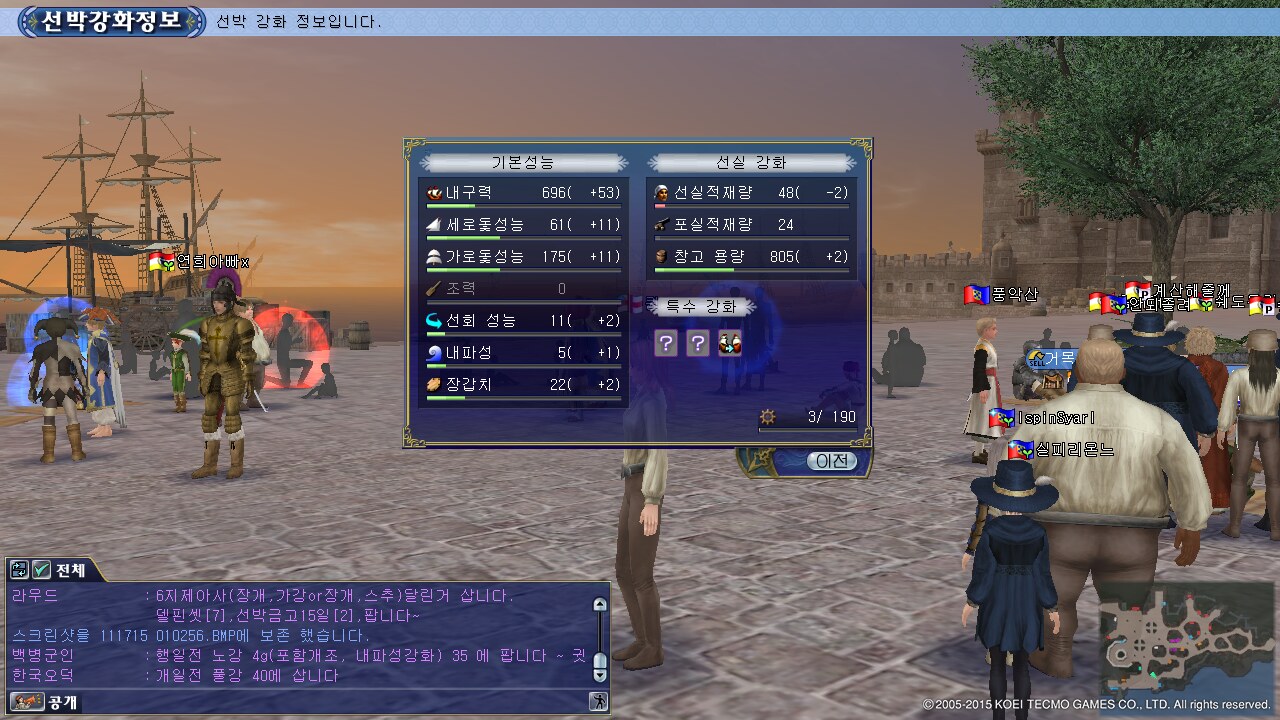Toggle the green checkmark chat filter

[41, 570]
